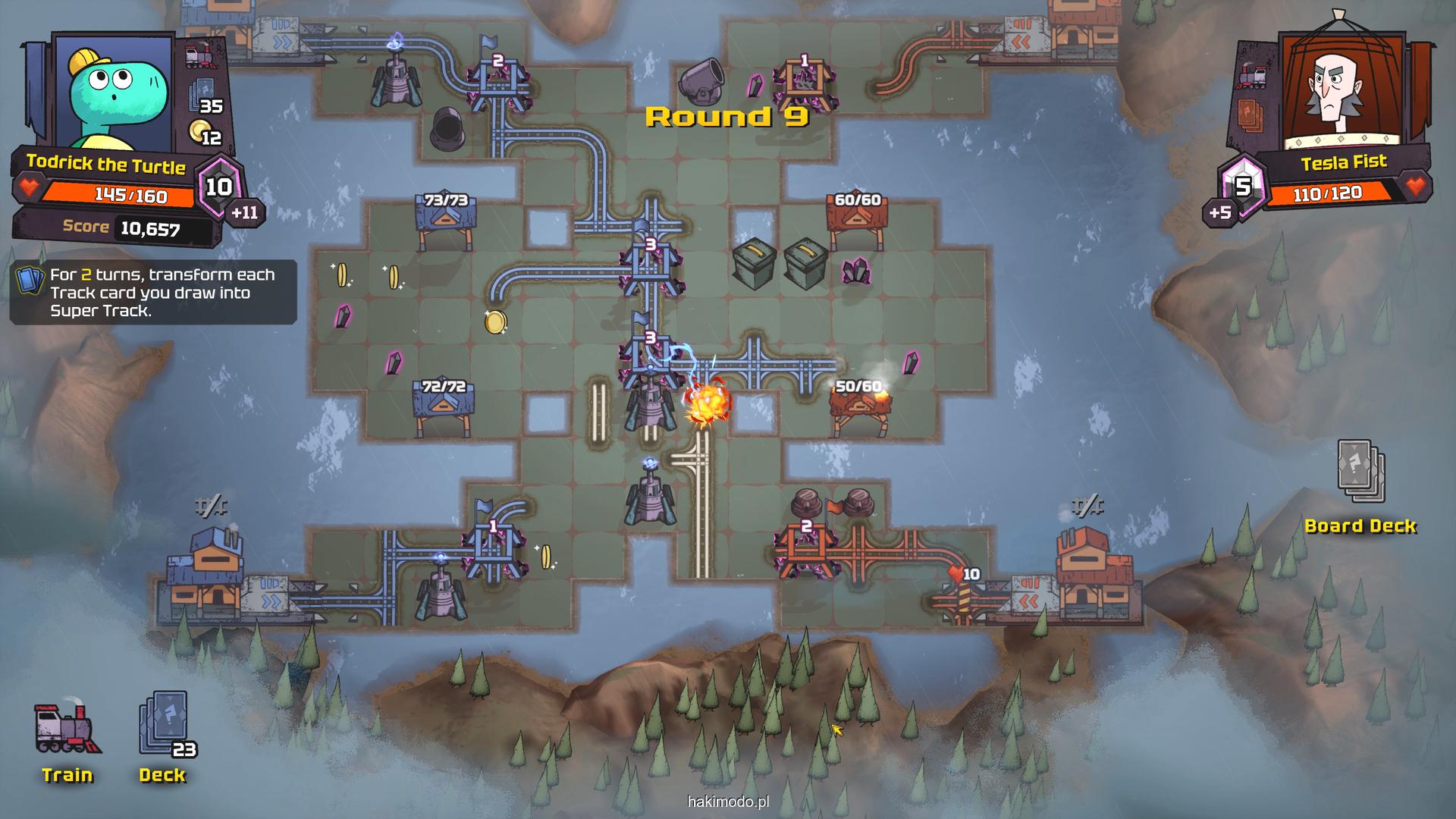Click the player's crystal energy hexagon

[220, 186]
